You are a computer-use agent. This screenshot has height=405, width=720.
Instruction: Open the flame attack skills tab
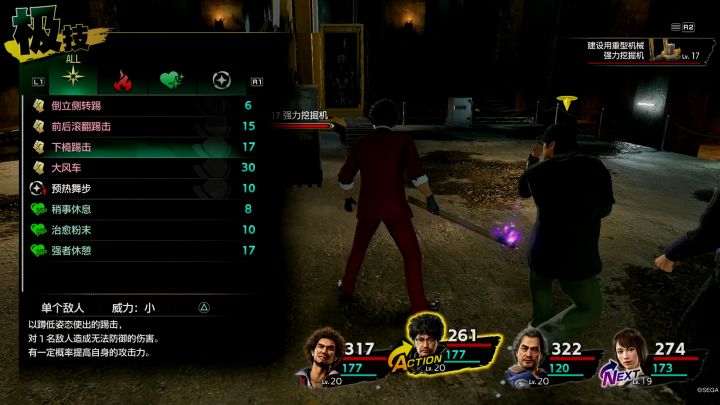(122, 80)
